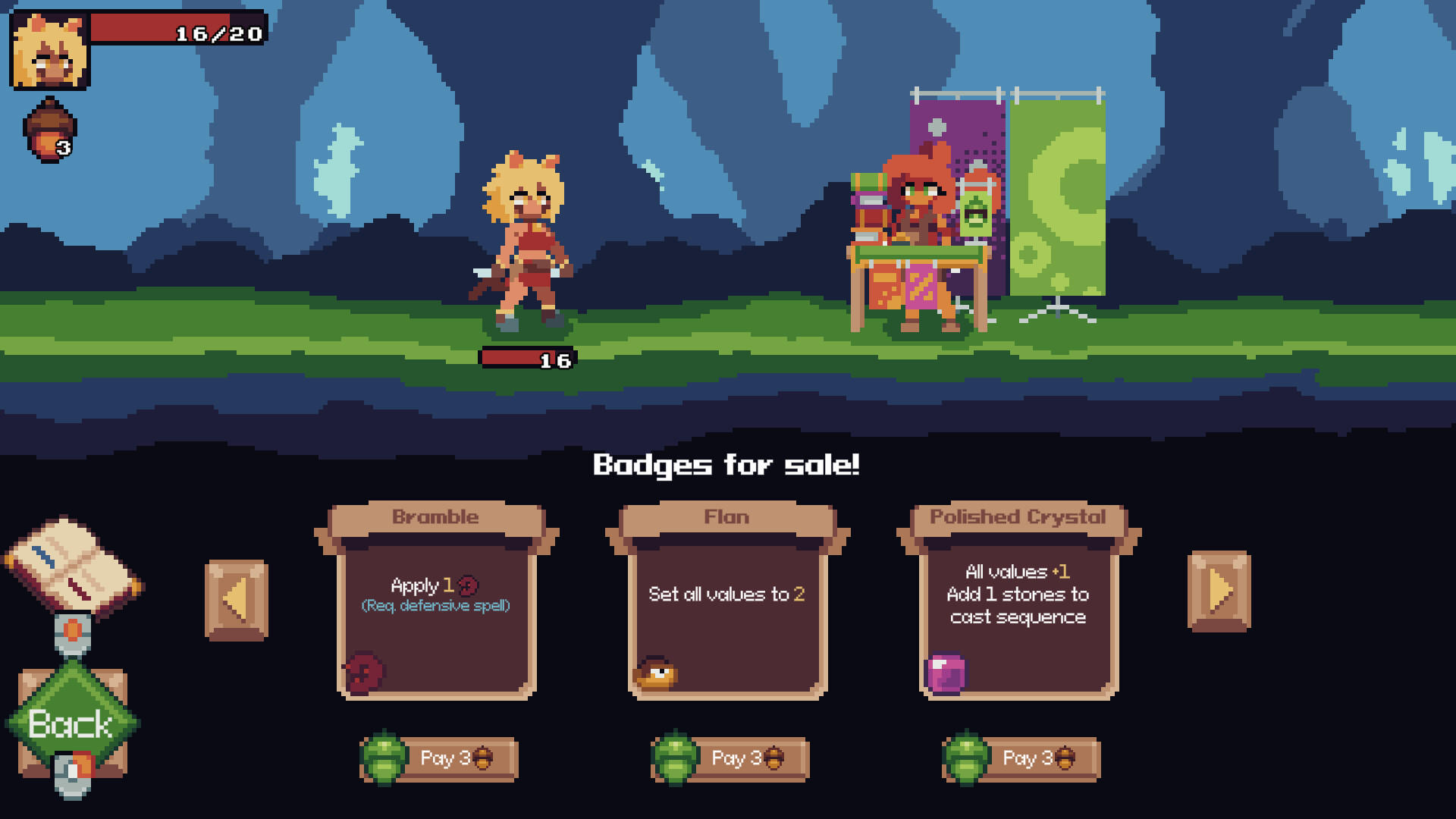This screenshot has width=1456, height=819.
Task: Open the Bramble card title banner
Action: click(x=435, y=516)
